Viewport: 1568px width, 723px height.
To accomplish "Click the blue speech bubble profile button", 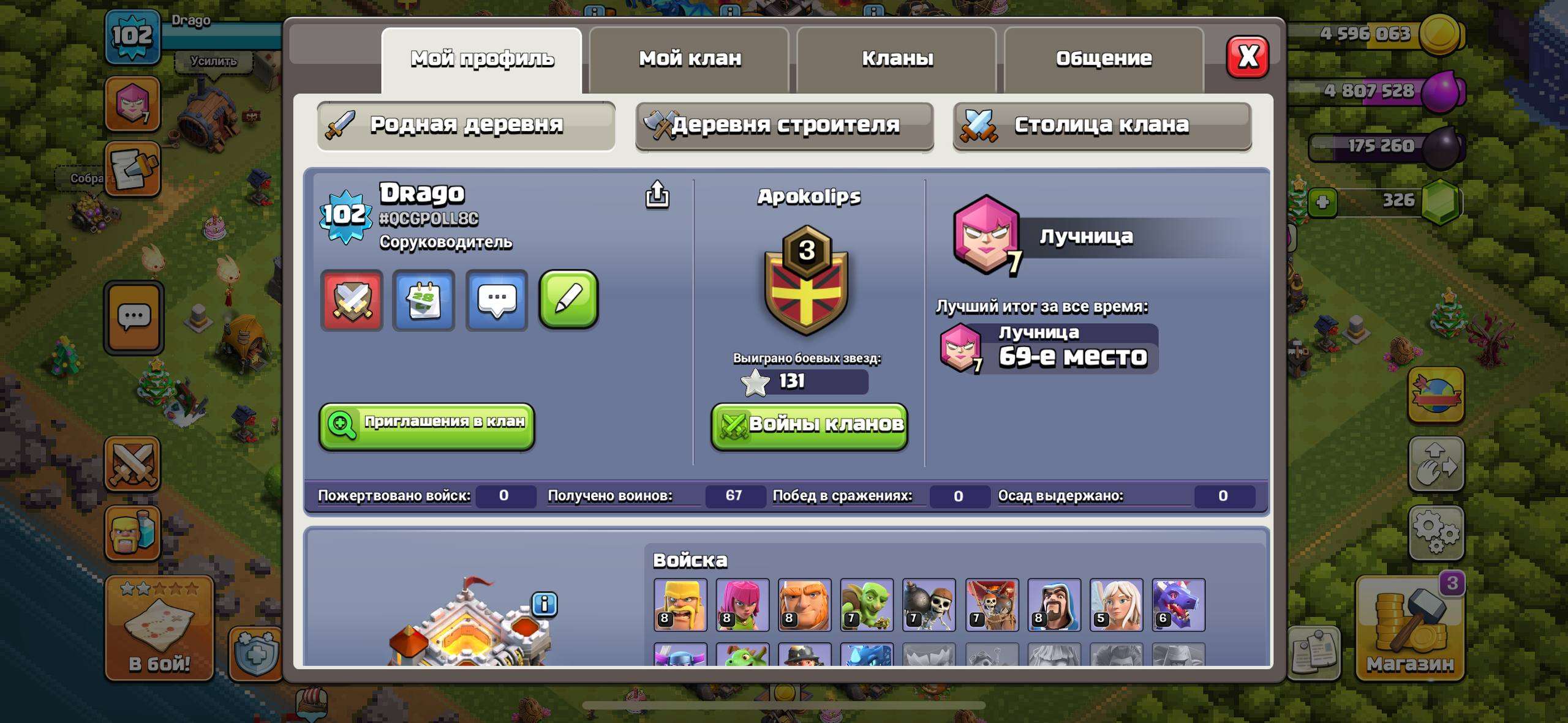I will tap(497, 300).
